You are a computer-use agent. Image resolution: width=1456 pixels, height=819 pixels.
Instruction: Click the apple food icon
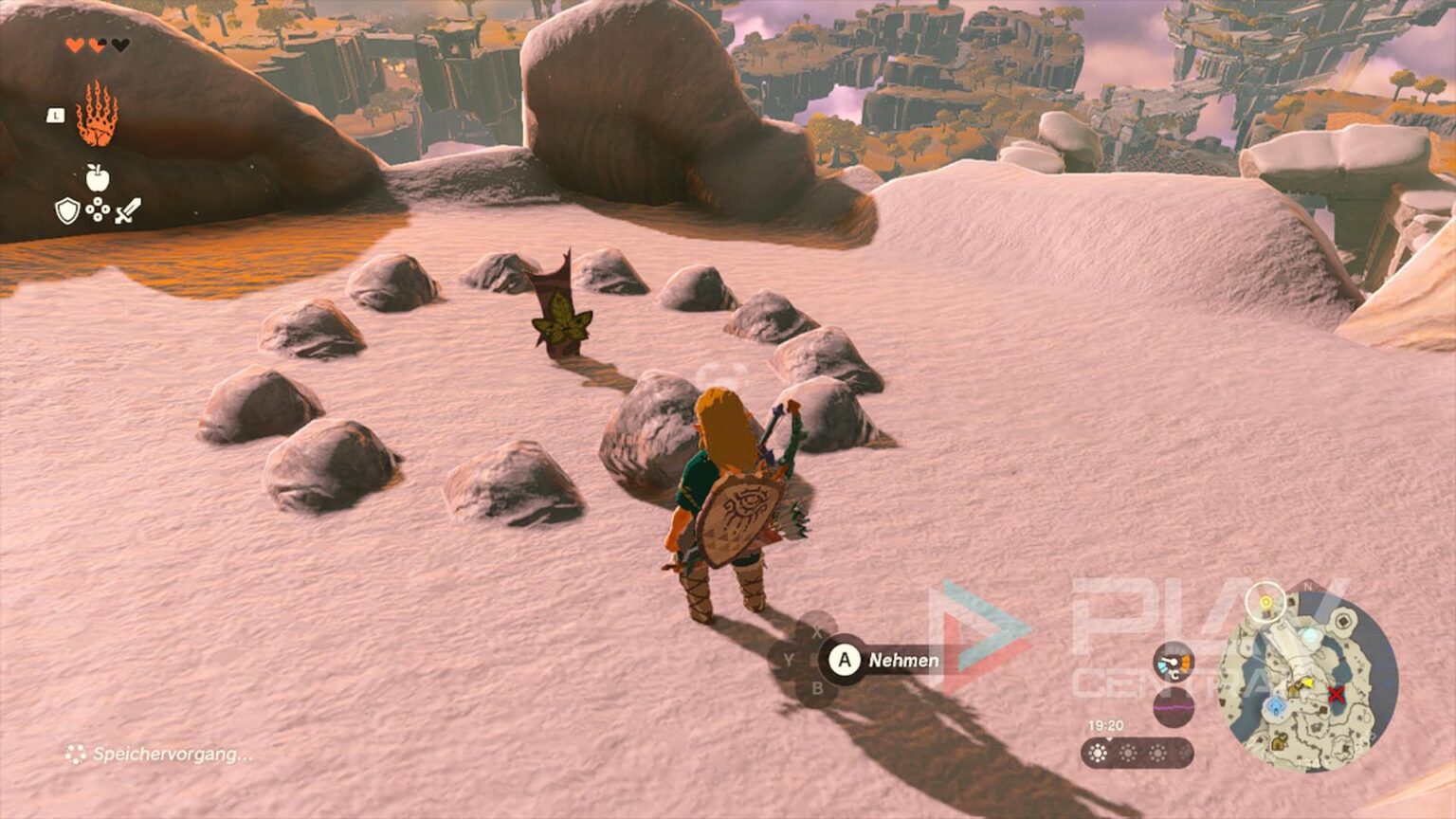coord(97,177)
